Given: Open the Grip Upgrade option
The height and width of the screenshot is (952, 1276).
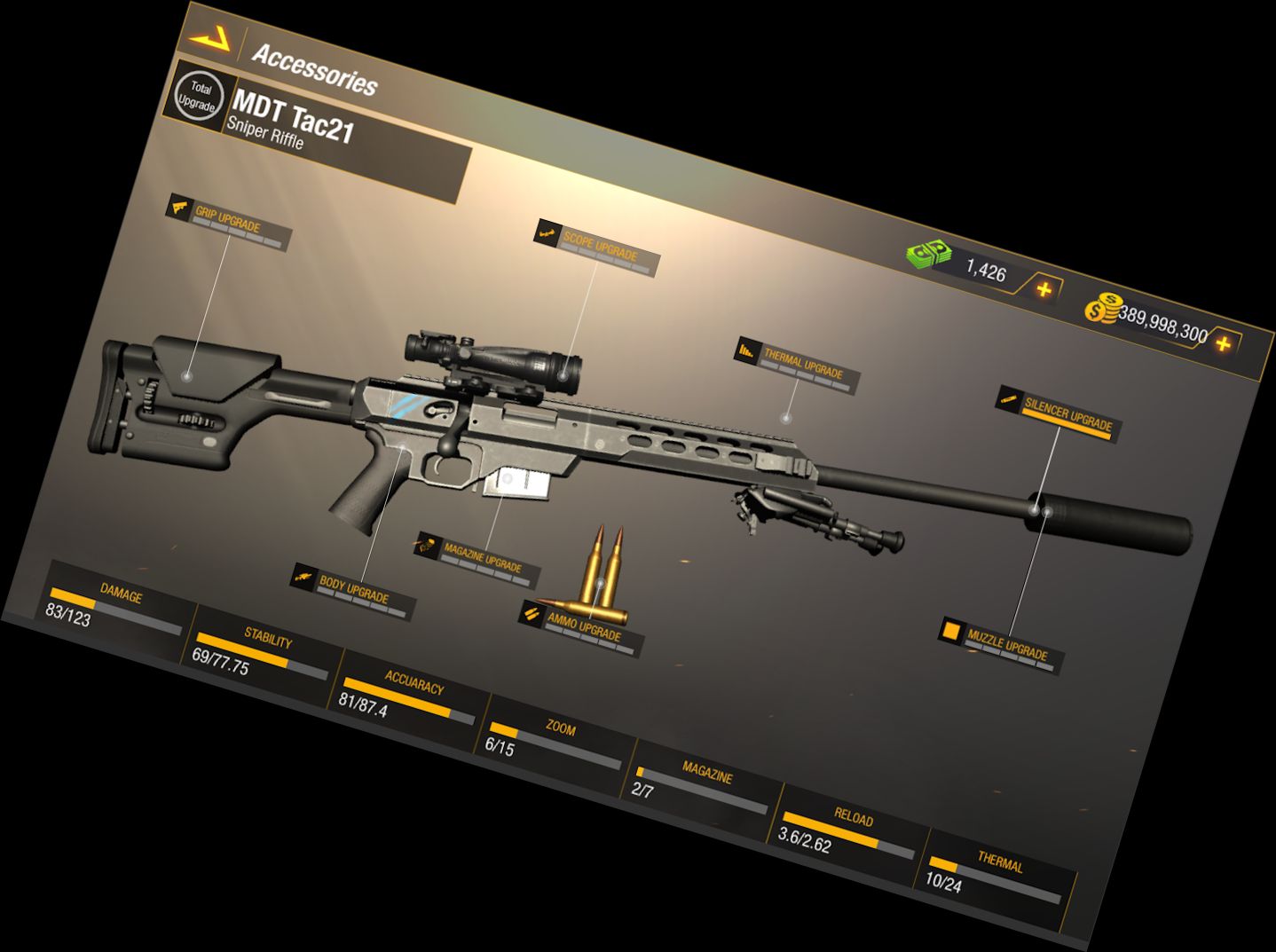Looking at the screenshot, I should pos(229,222).
